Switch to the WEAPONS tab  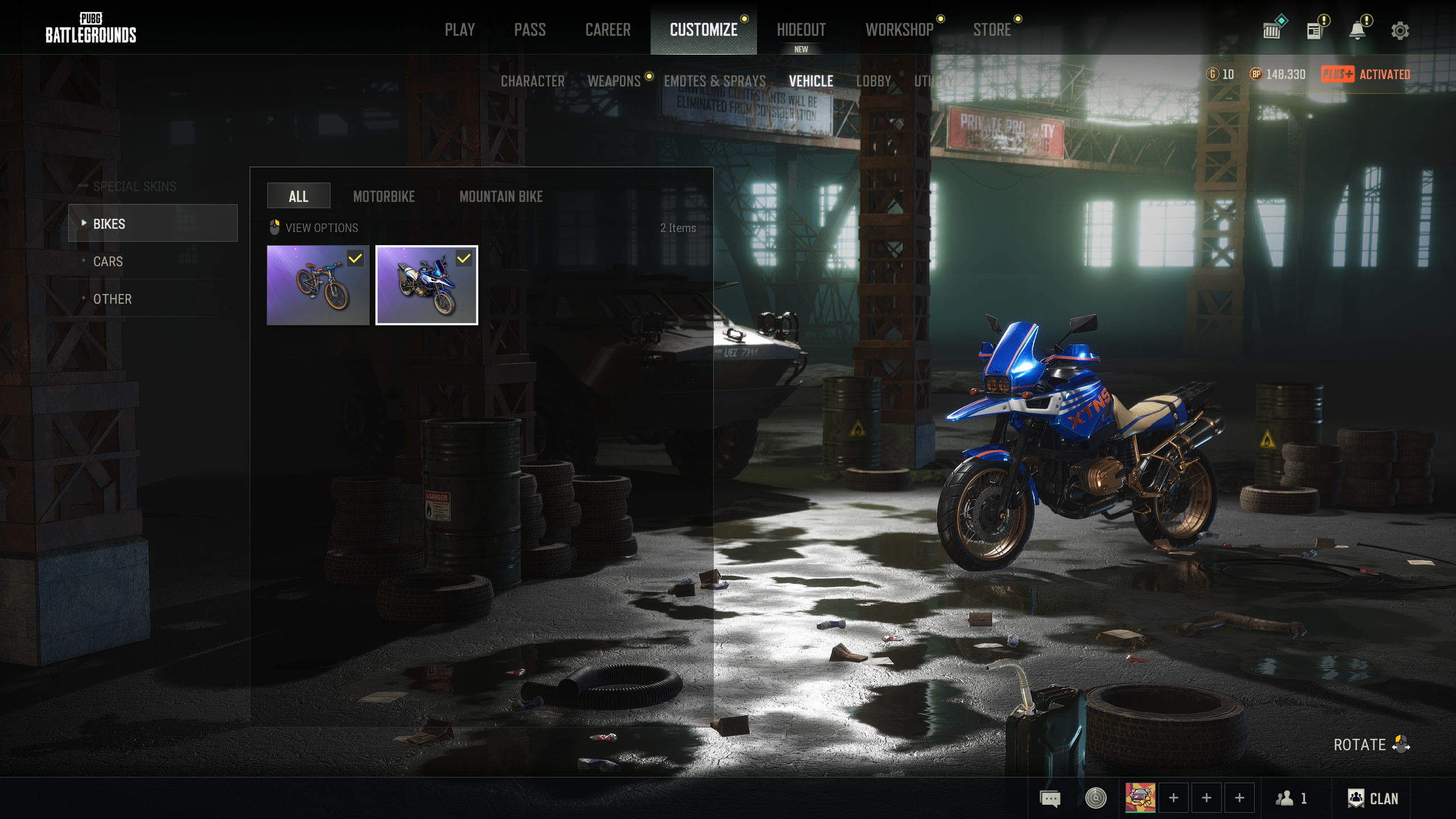click(x=614, y=81)
